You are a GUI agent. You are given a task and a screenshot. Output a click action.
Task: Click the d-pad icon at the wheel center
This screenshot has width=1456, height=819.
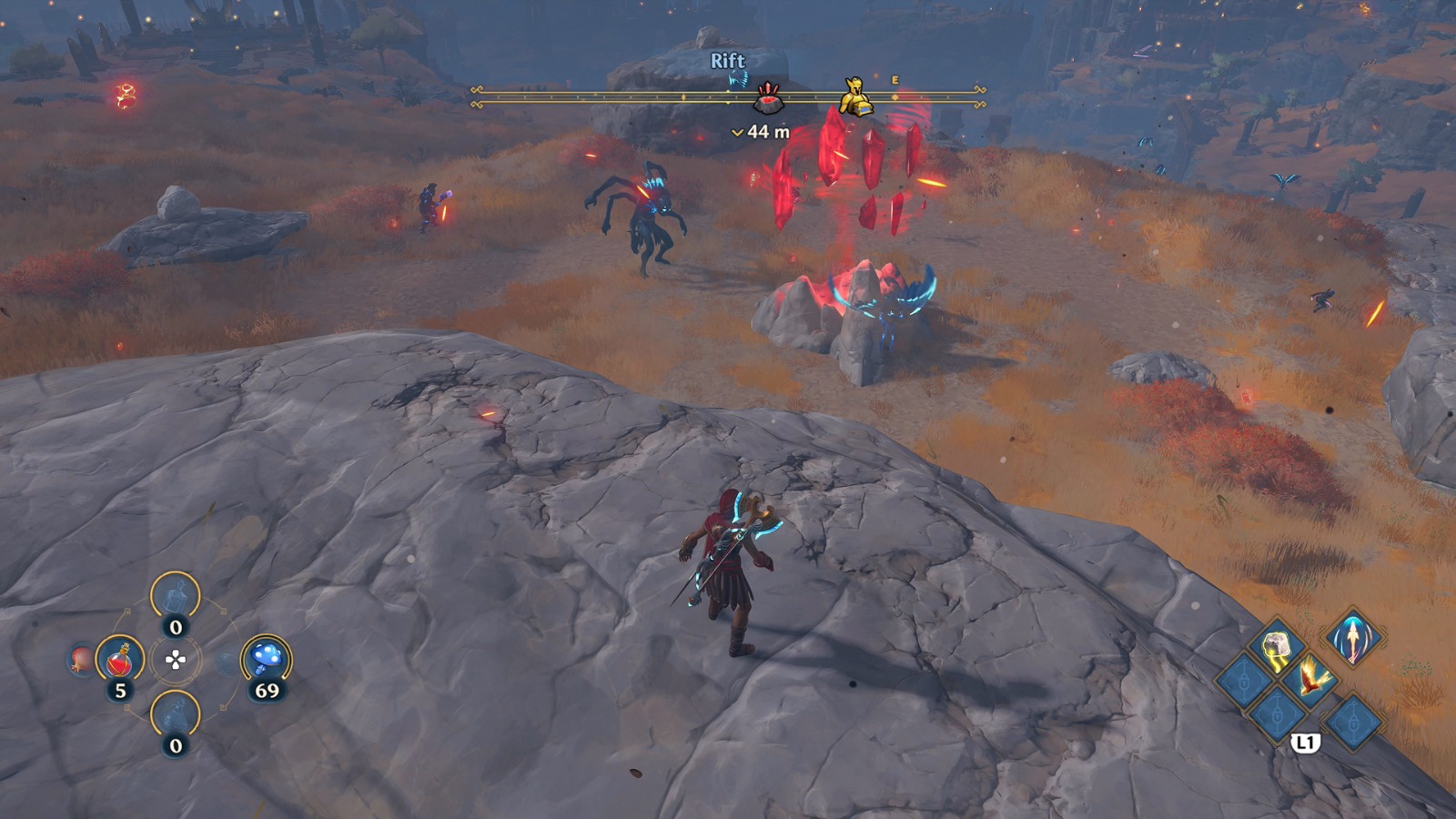point(176,660)
